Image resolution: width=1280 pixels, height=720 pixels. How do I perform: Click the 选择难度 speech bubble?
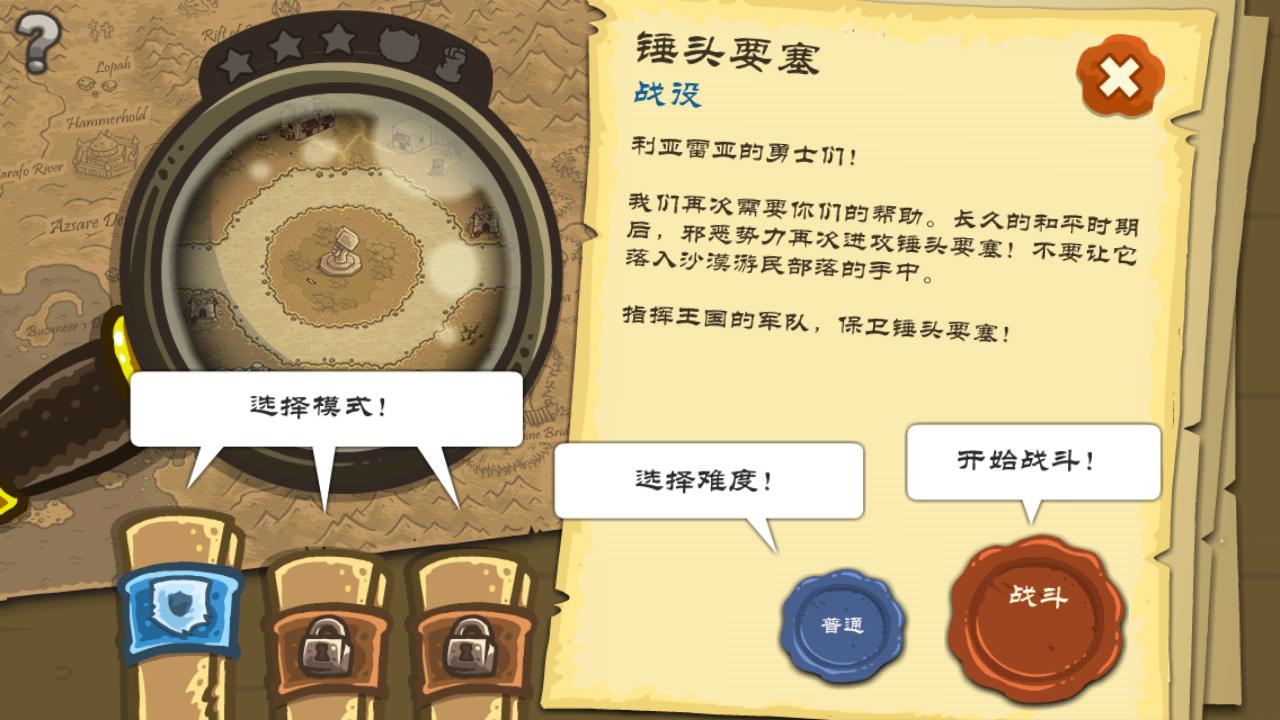pos(710,478)
